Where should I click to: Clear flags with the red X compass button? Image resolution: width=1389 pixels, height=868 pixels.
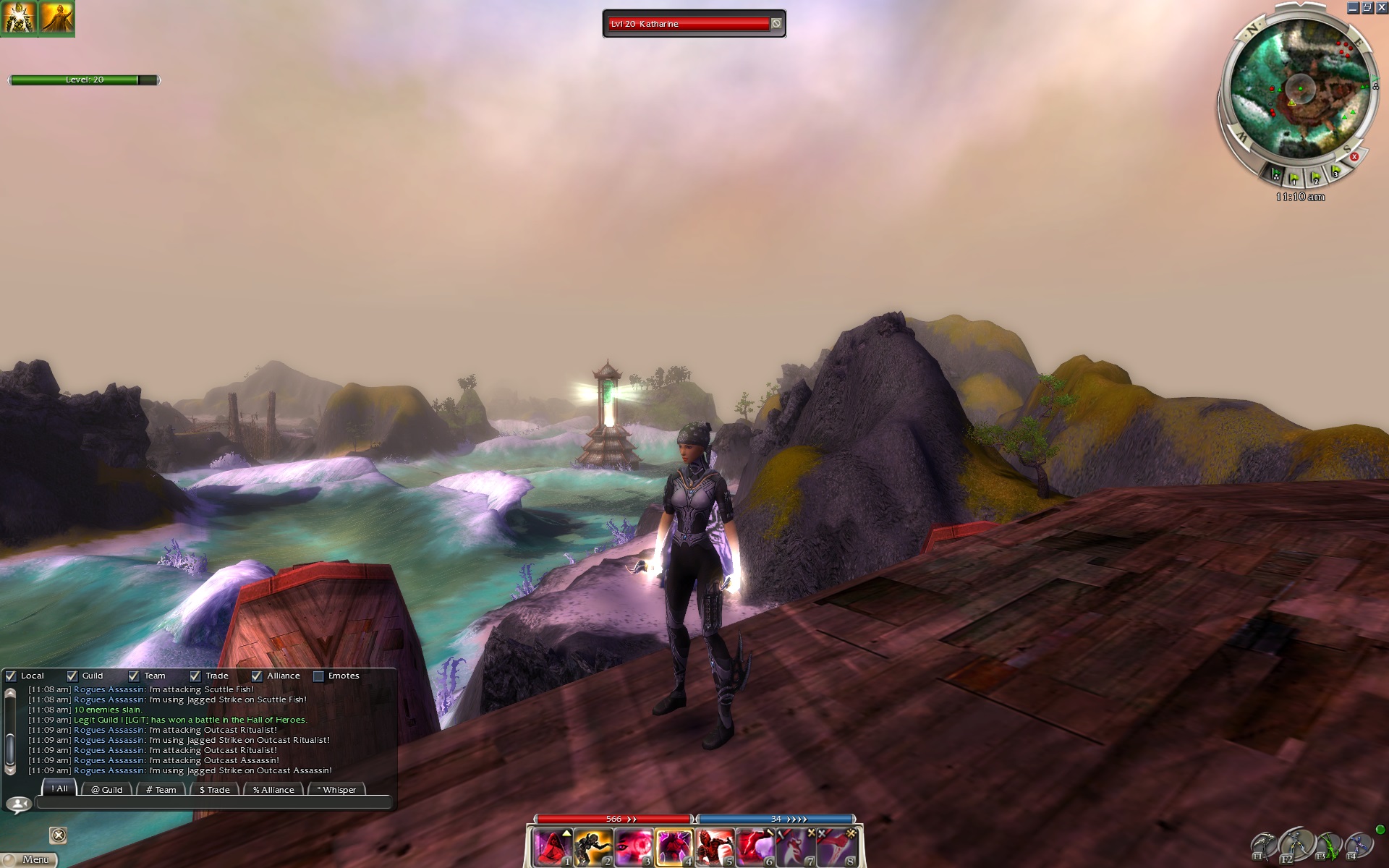1354,156
